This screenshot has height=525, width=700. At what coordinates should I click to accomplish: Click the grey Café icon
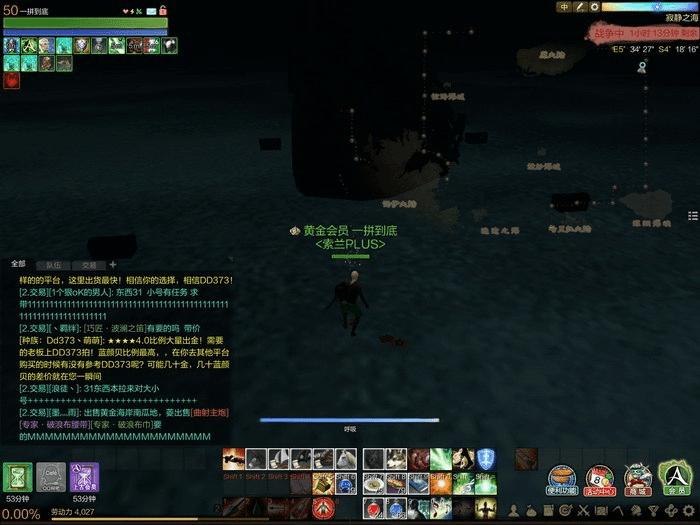51,477
